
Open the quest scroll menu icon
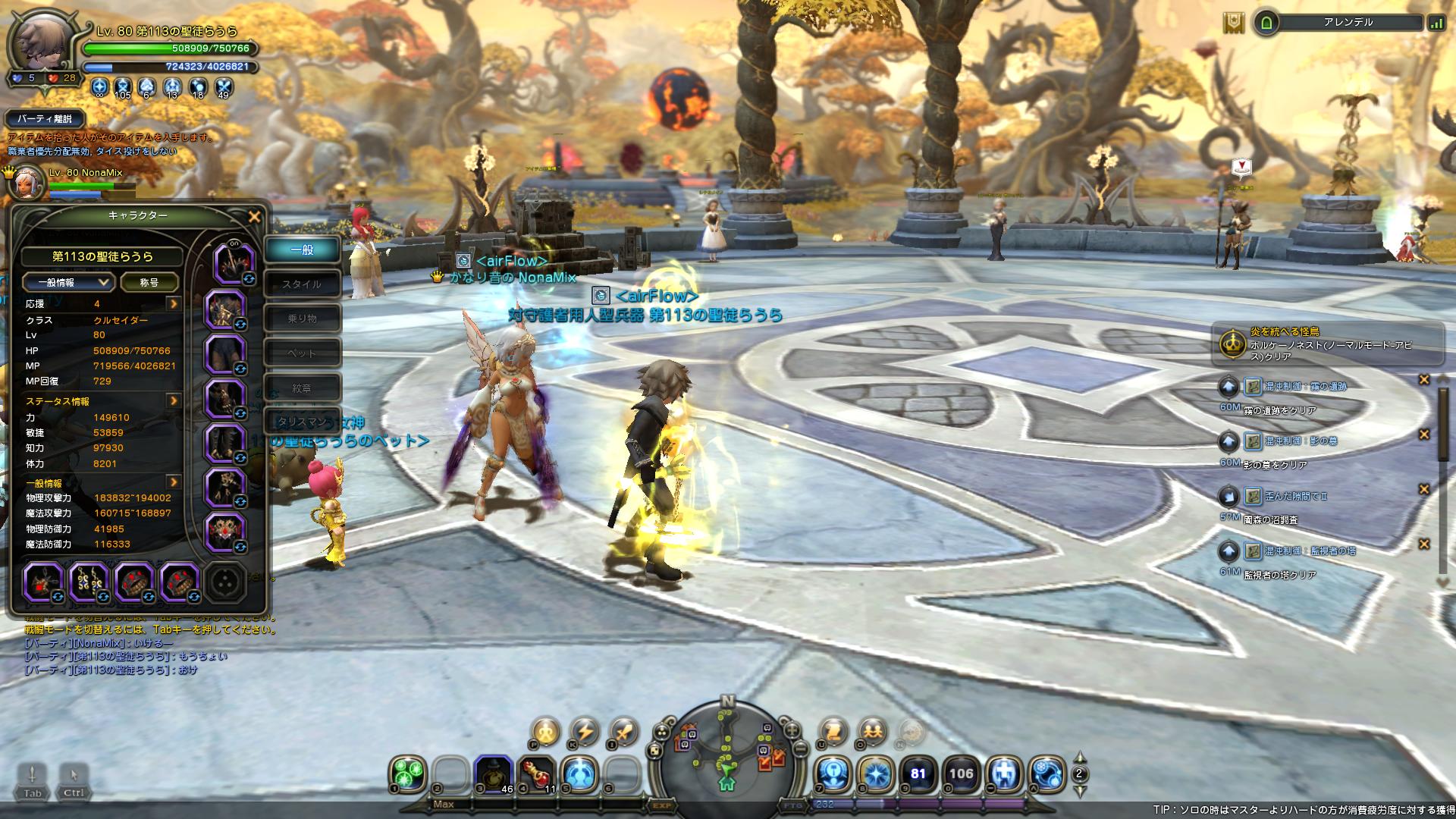click(x=833, y=732)
